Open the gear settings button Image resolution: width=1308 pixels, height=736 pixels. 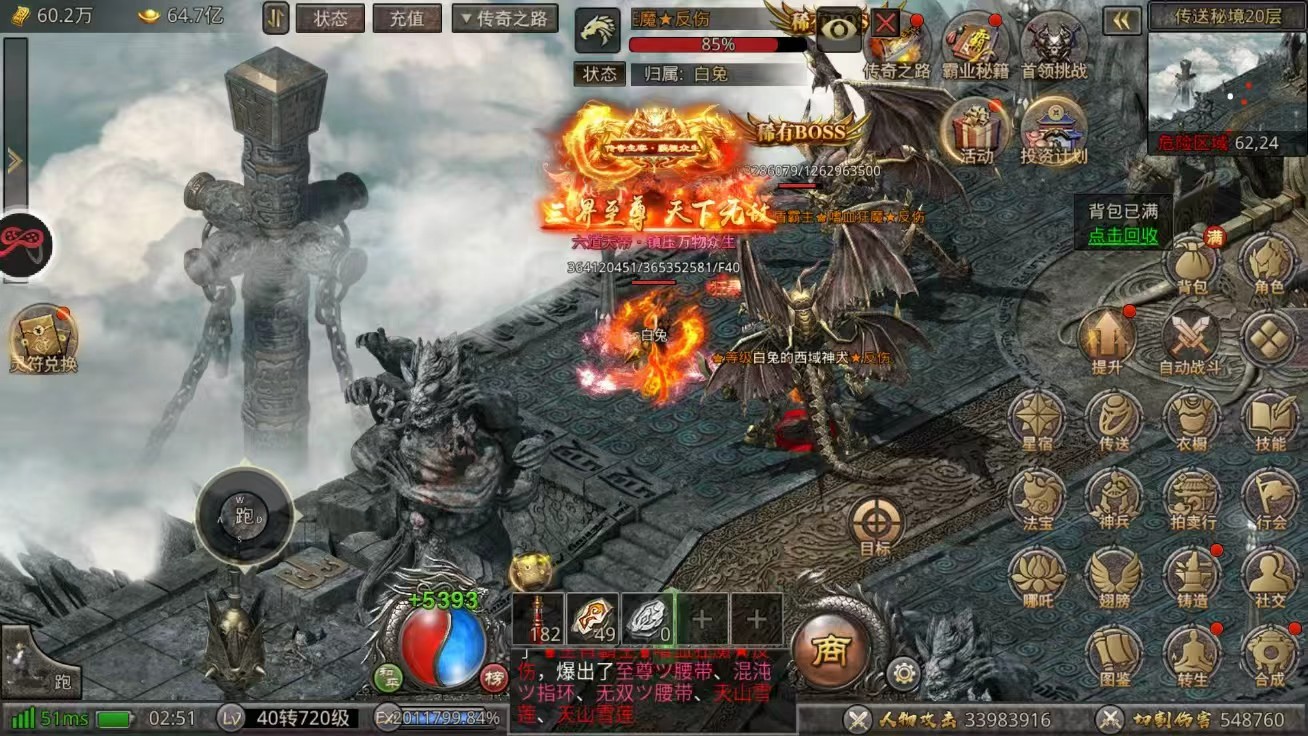tap(903, 674)
